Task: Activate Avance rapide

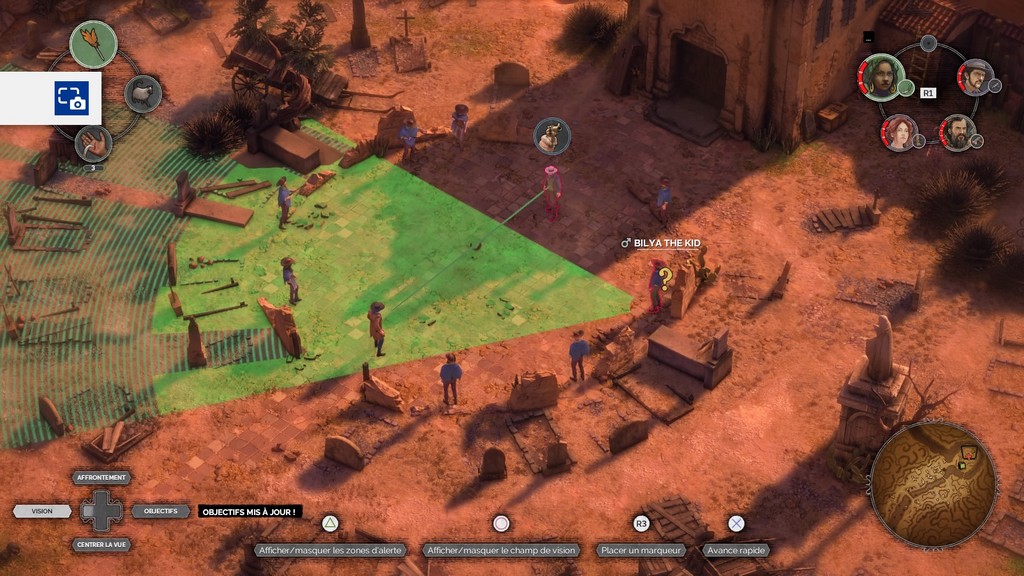Action: [736, 550]
